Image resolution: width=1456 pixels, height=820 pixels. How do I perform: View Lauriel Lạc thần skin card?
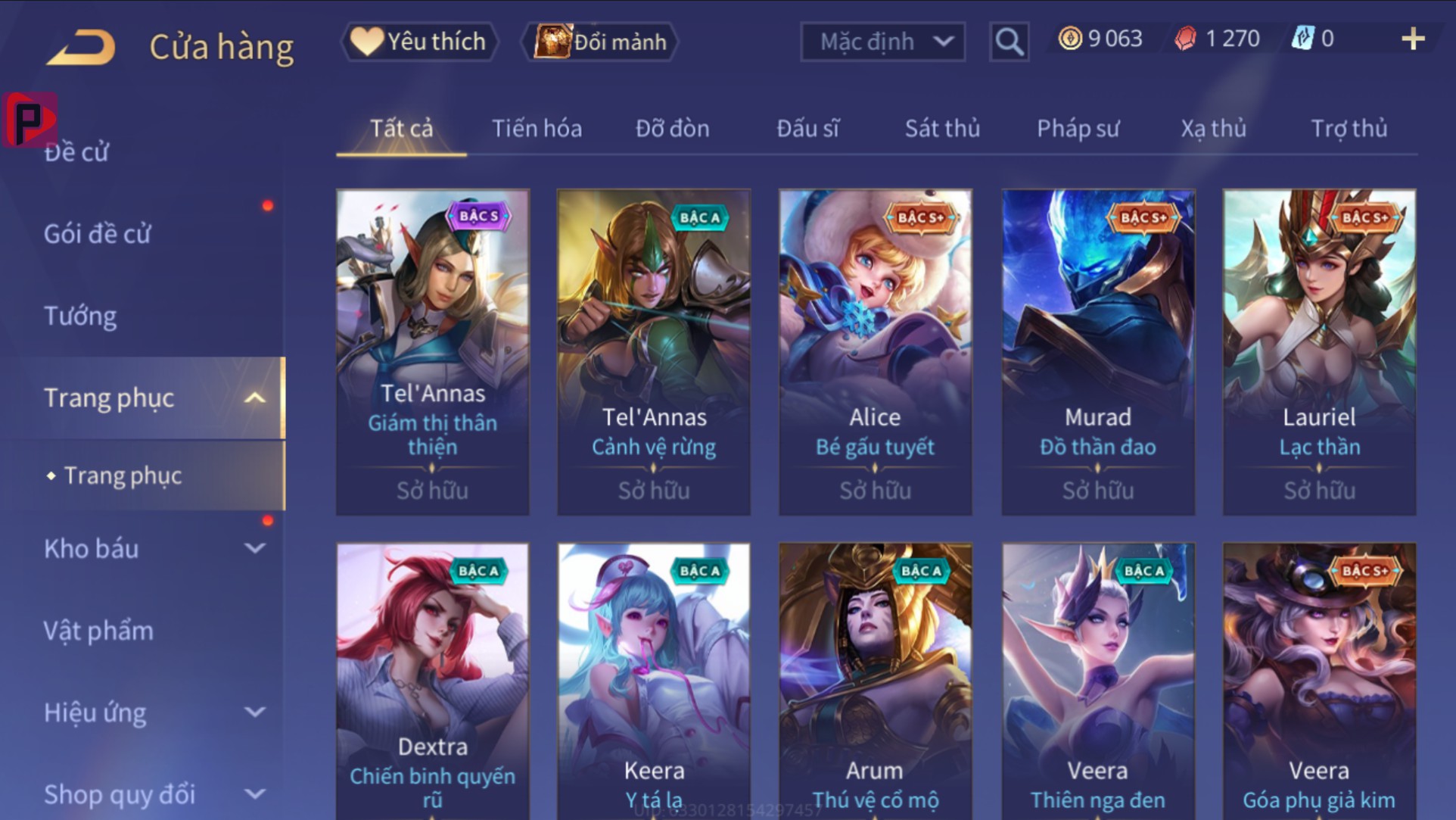[1319, 352]
